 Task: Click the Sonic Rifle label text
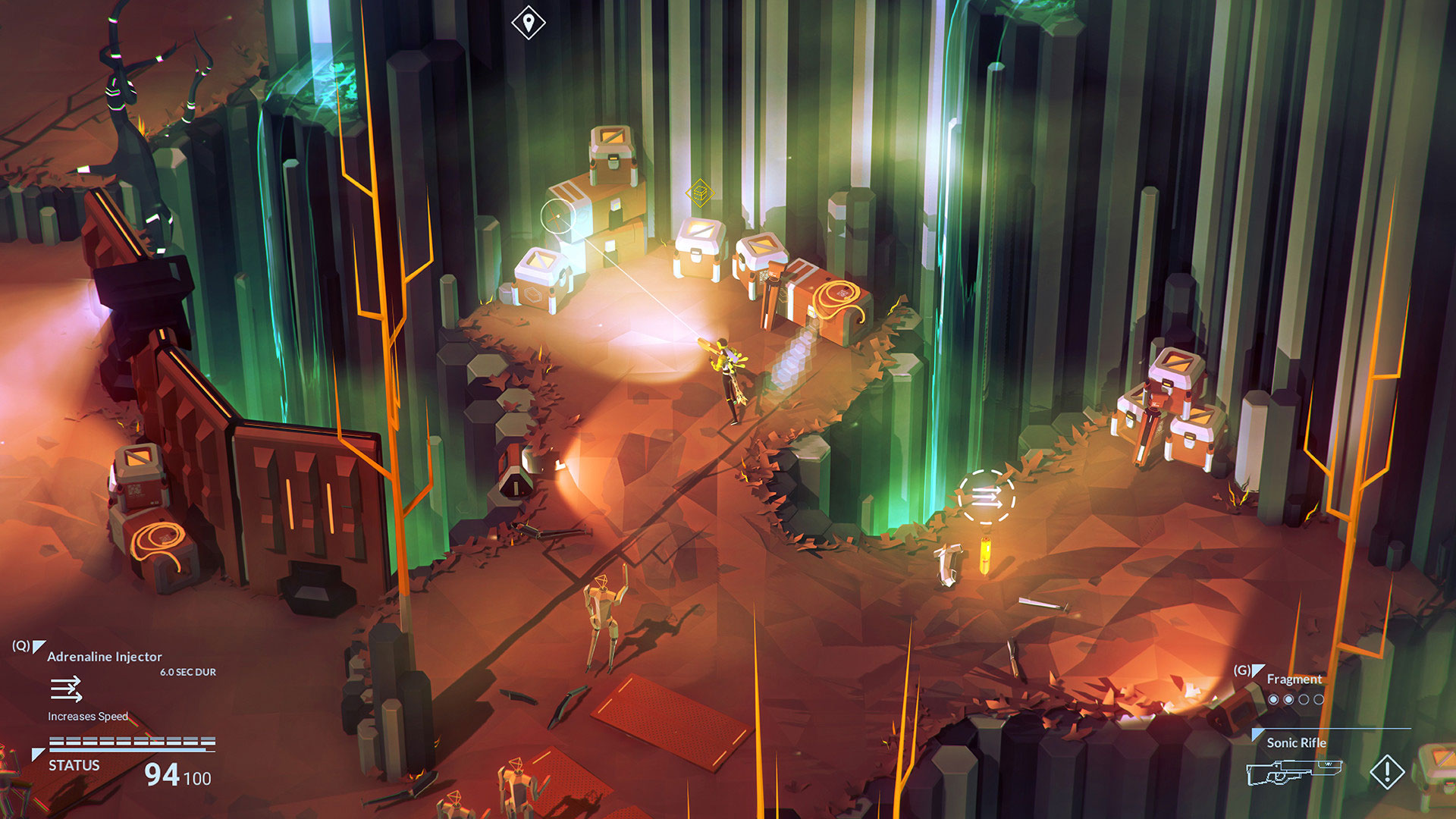click(x=1297, y=744)
